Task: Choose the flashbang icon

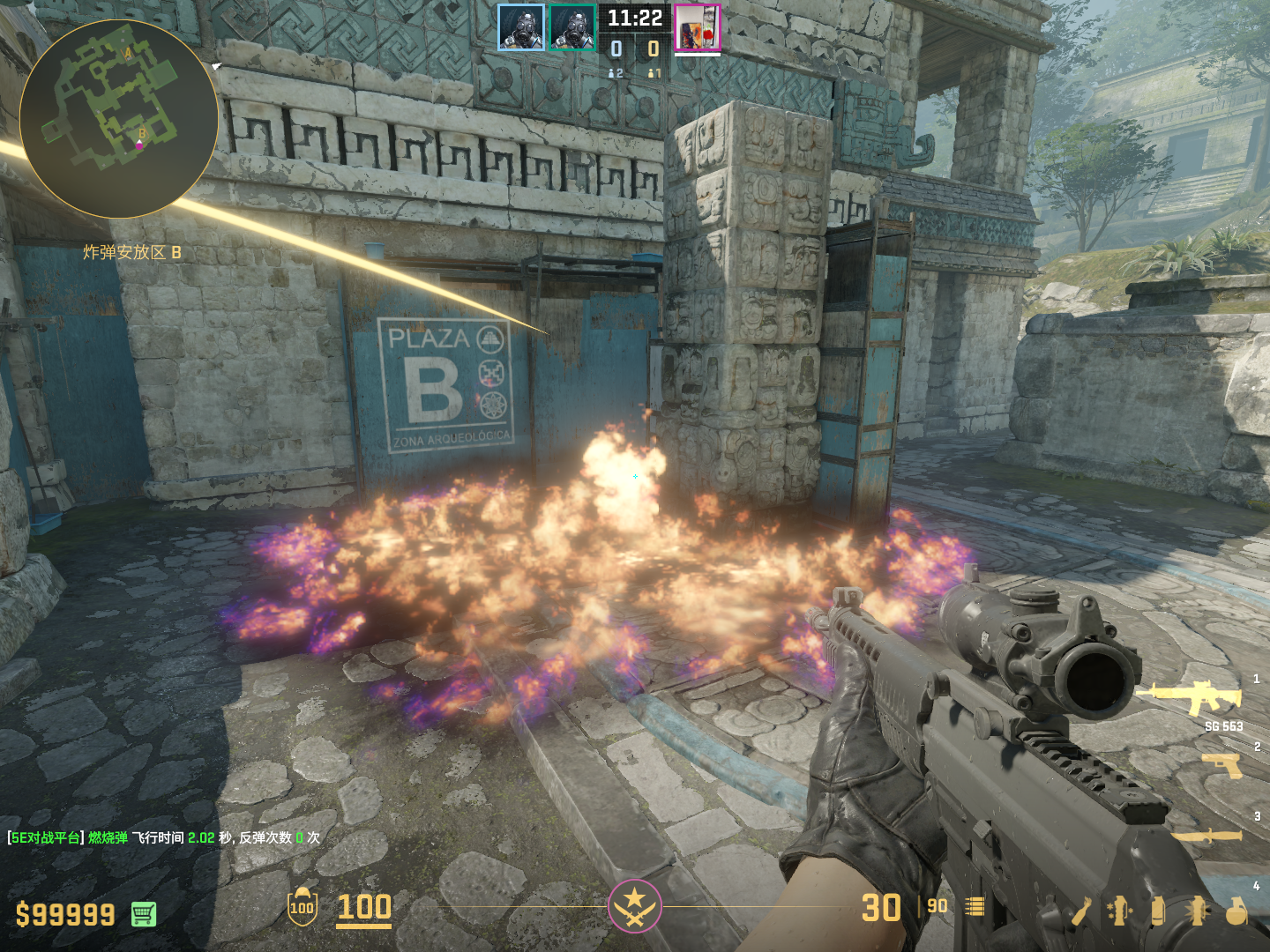Action: coord(1198,911)
